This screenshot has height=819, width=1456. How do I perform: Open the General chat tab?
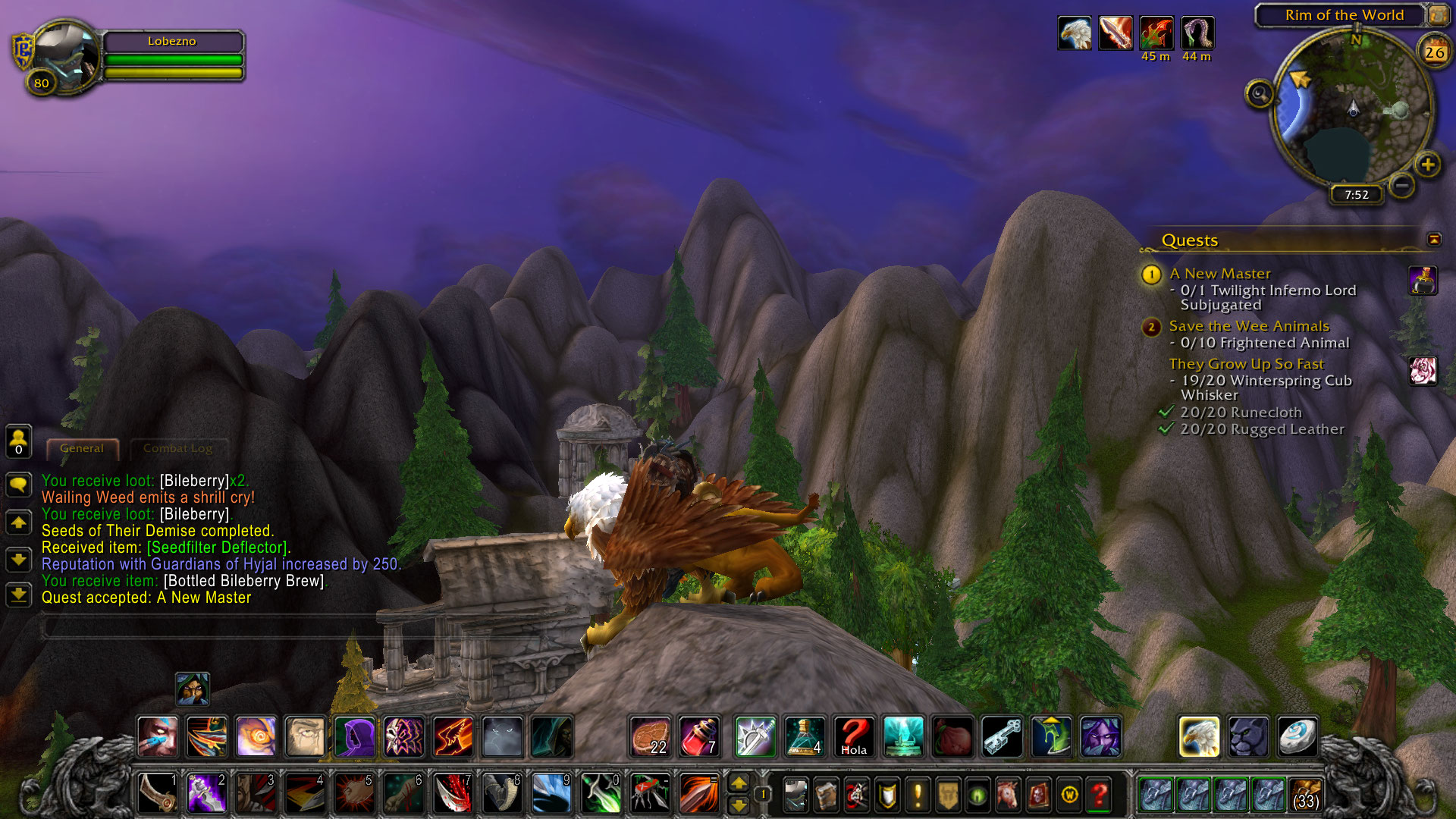tap(82, 448)
